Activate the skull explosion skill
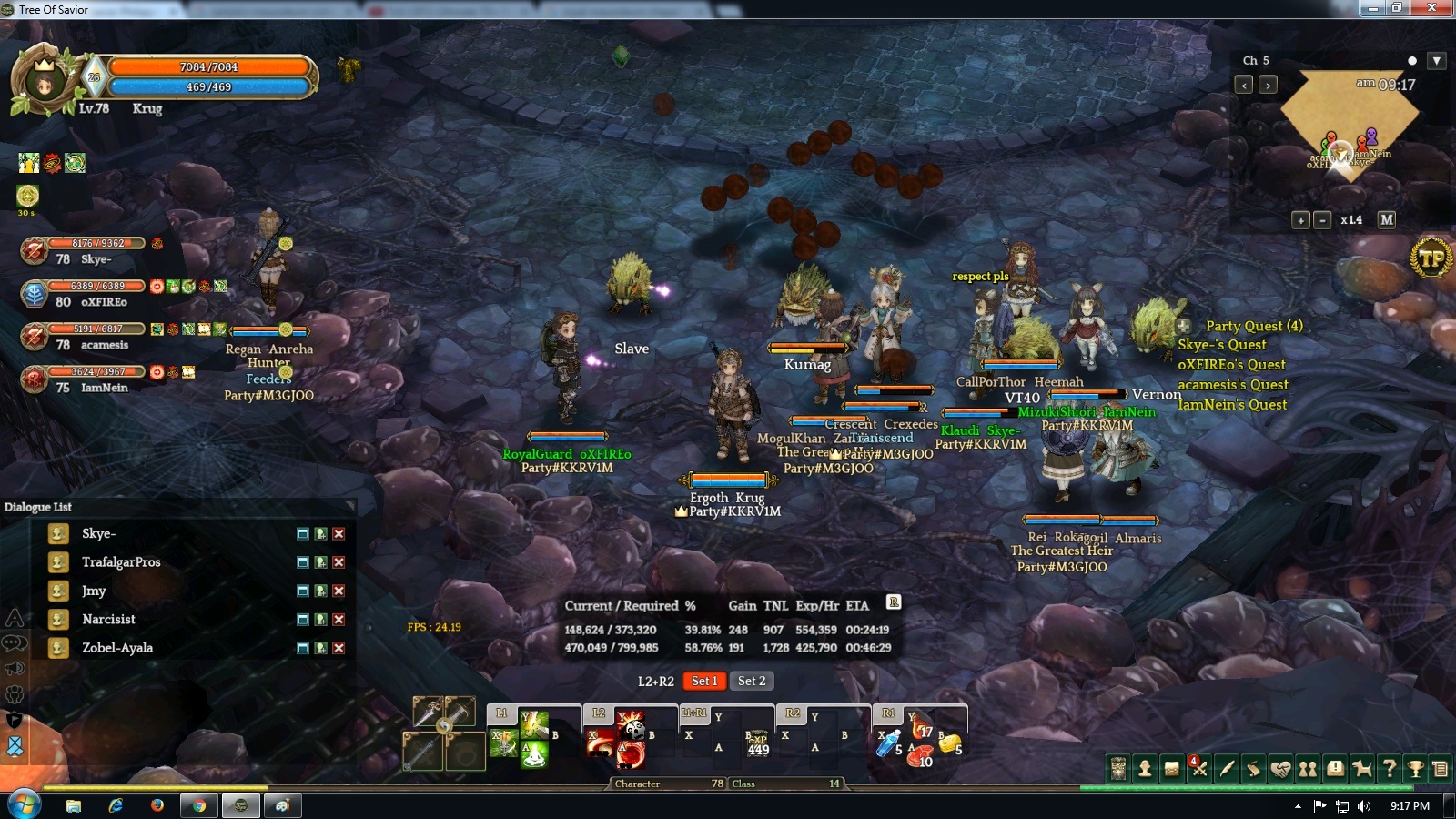 (632, 725)
